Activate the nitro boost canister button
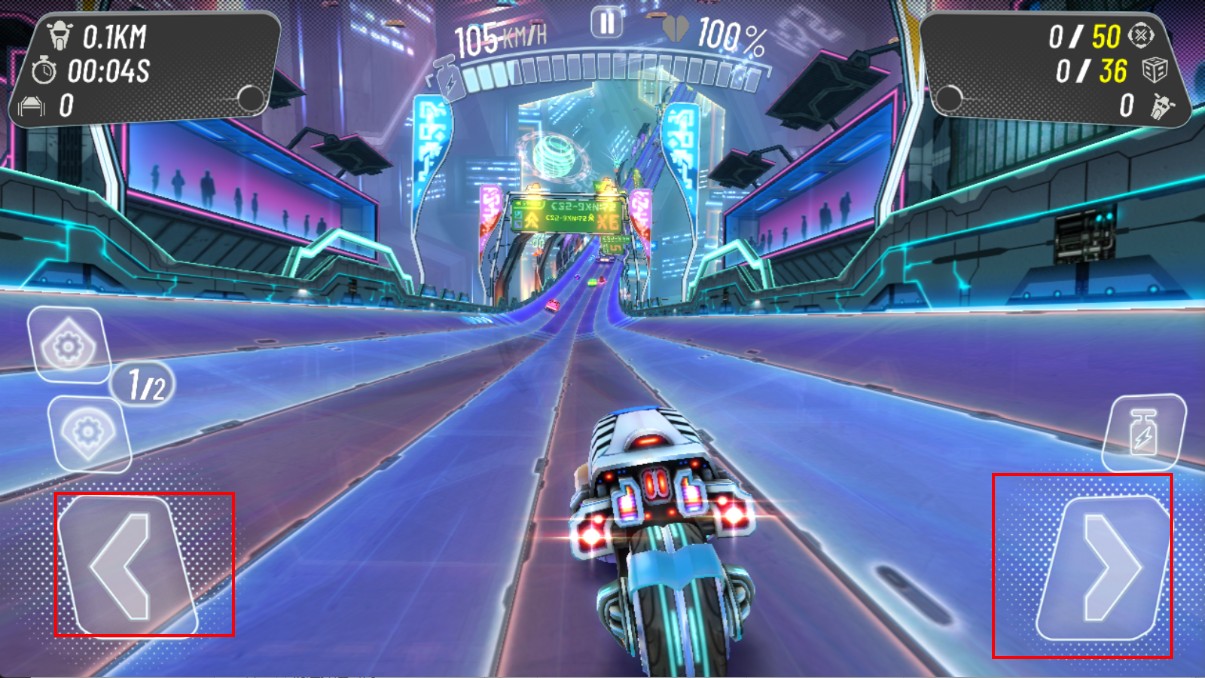The height and width of the screenshot is (678, 1205). click(x=1142, y=434)
